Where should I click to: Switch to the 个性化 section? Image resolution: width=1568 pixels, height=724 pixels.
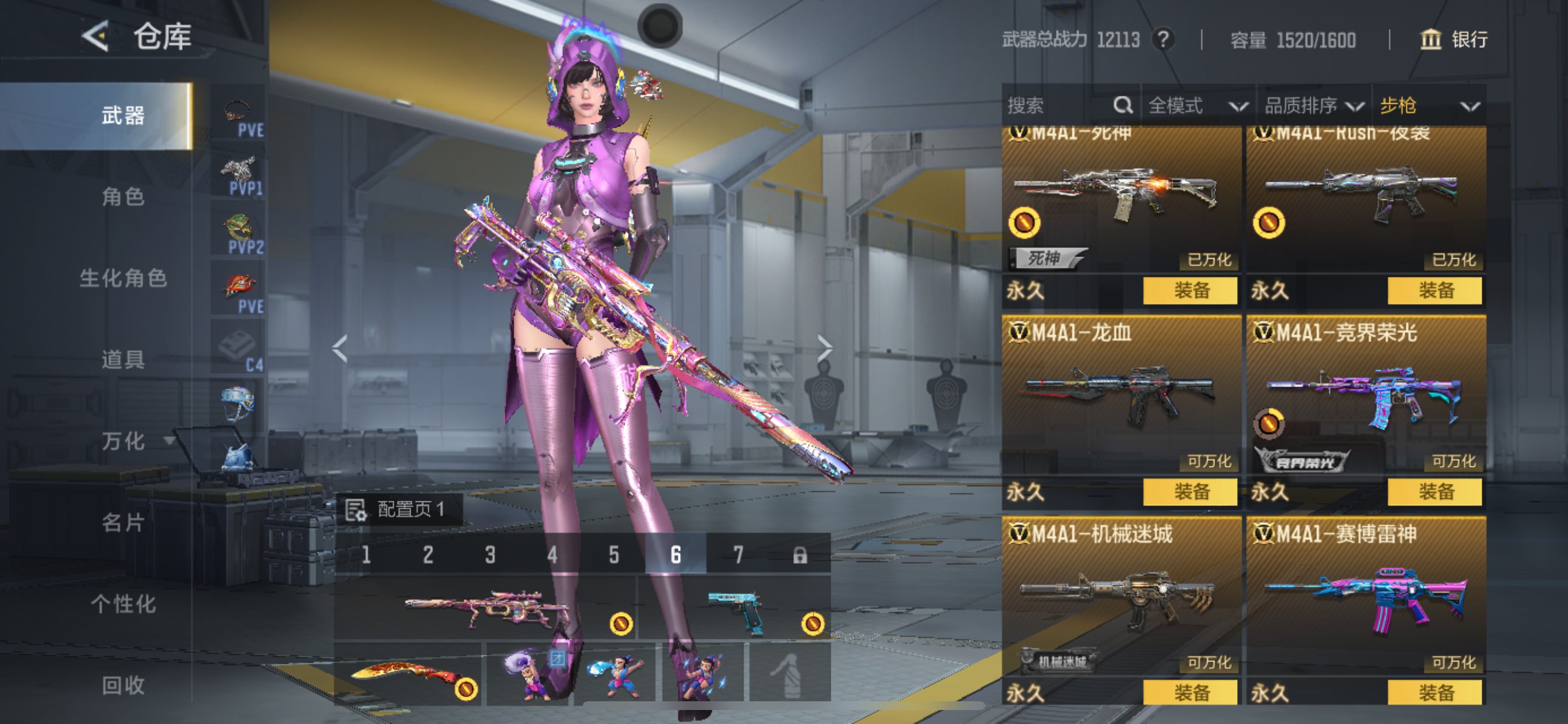point(123,604)
